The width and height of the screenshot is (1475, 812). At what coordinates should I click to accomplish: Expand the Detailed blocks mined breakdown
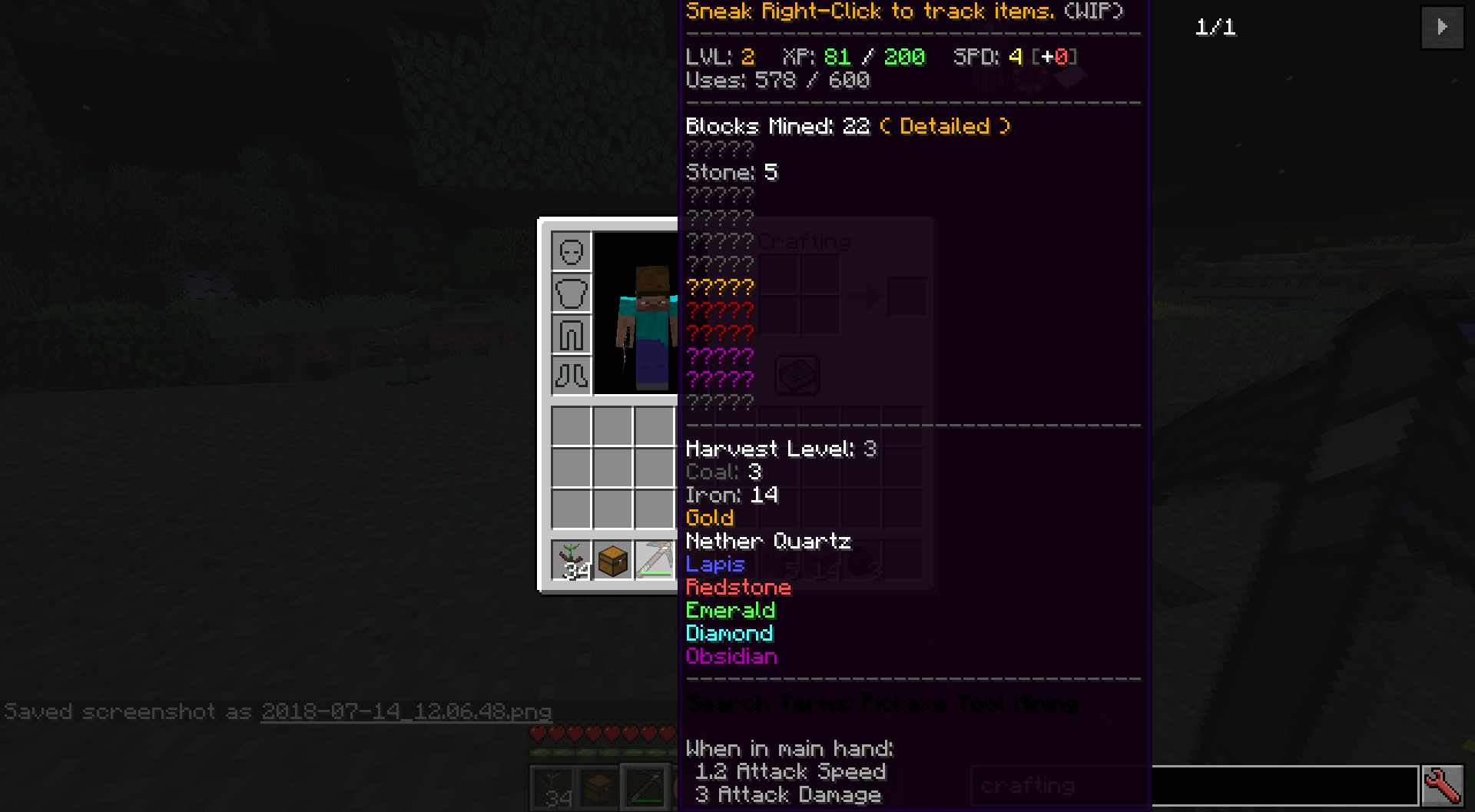point(943,126)
